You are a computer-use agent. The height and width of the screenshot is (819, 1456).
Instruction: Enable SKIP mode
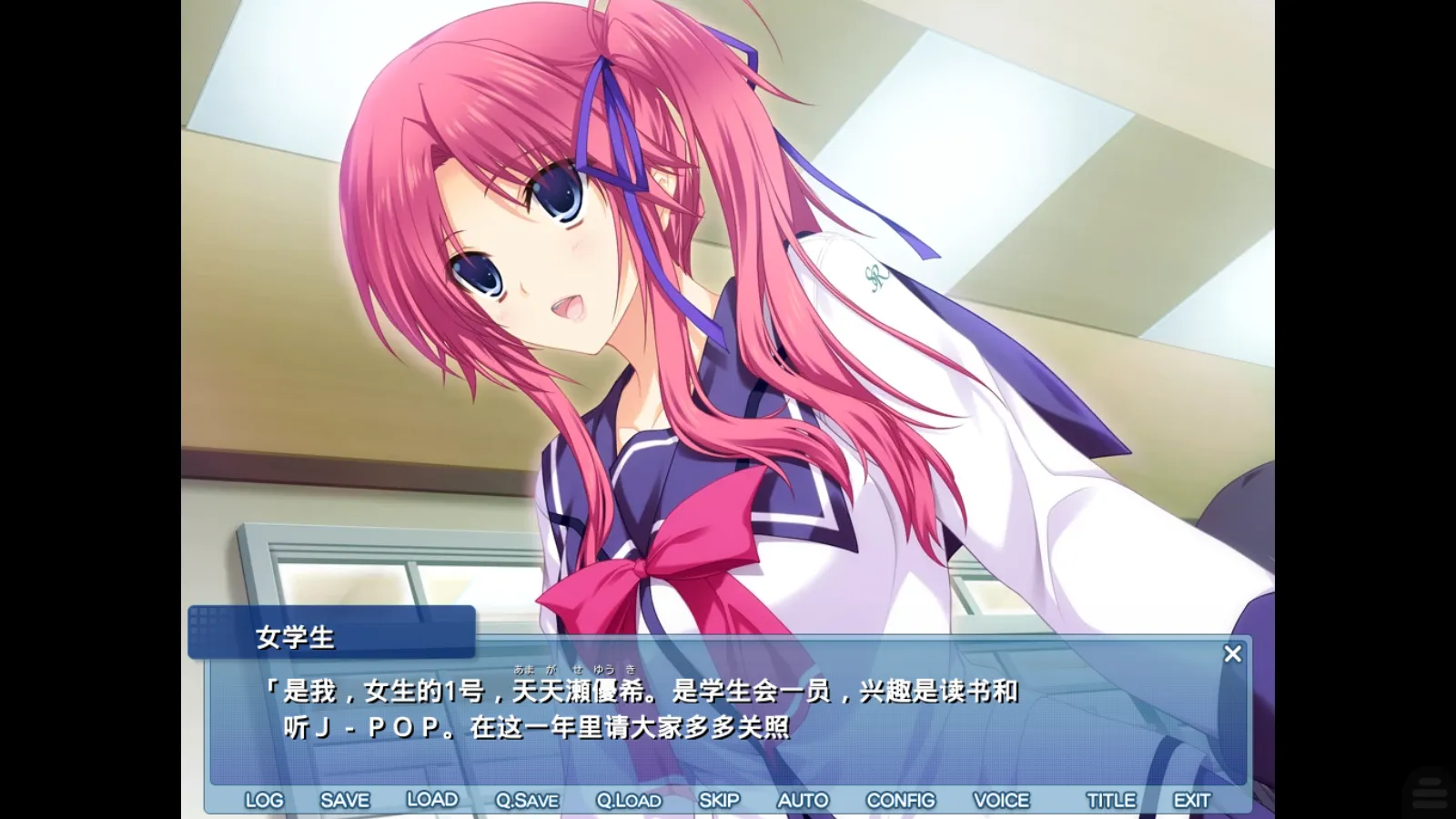pyautogui.click(x=720, y=799)
